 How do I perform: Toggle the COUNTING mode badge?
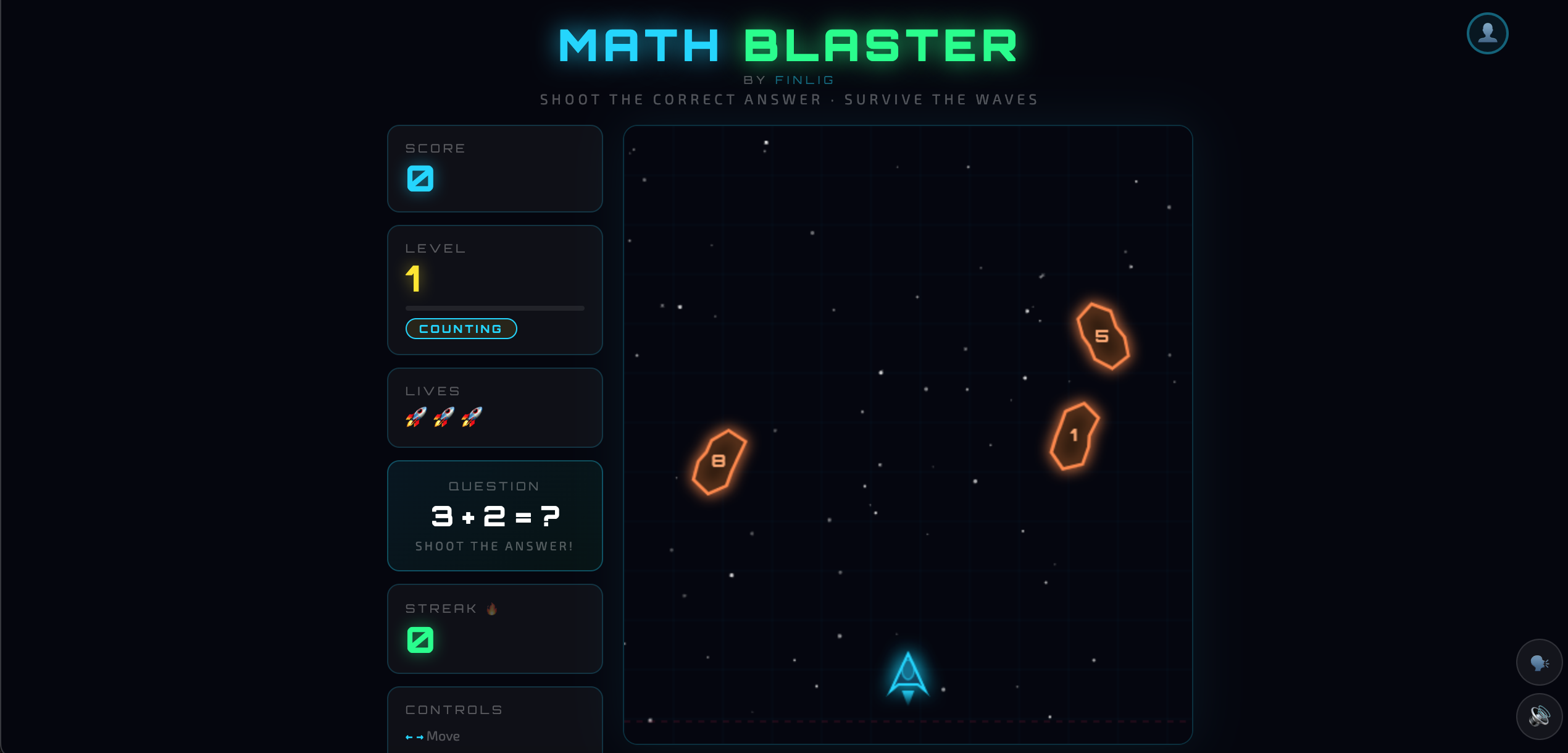pos(461,329)
